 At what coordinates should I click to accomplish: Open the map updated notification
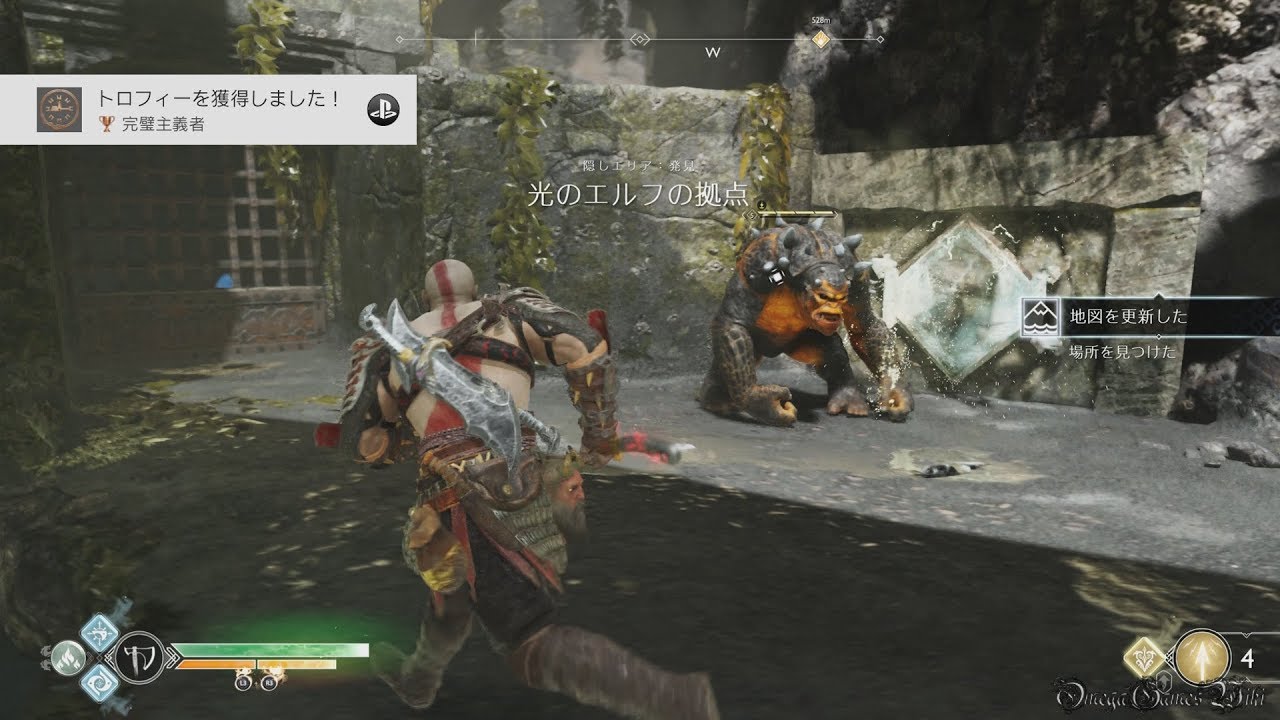[1150, 317]
